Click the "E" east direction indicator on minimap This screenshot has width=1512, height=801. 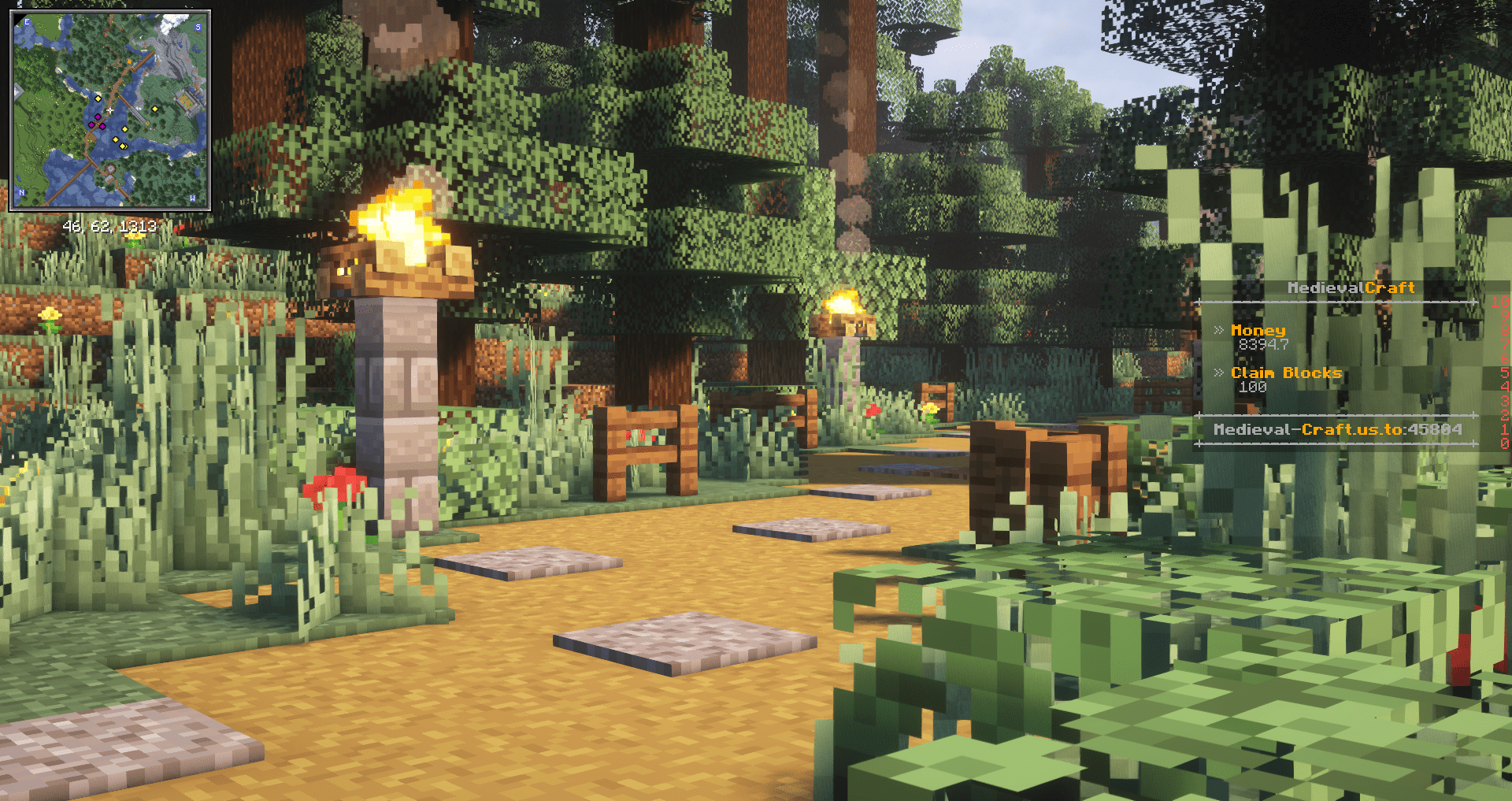pos(27,21)
